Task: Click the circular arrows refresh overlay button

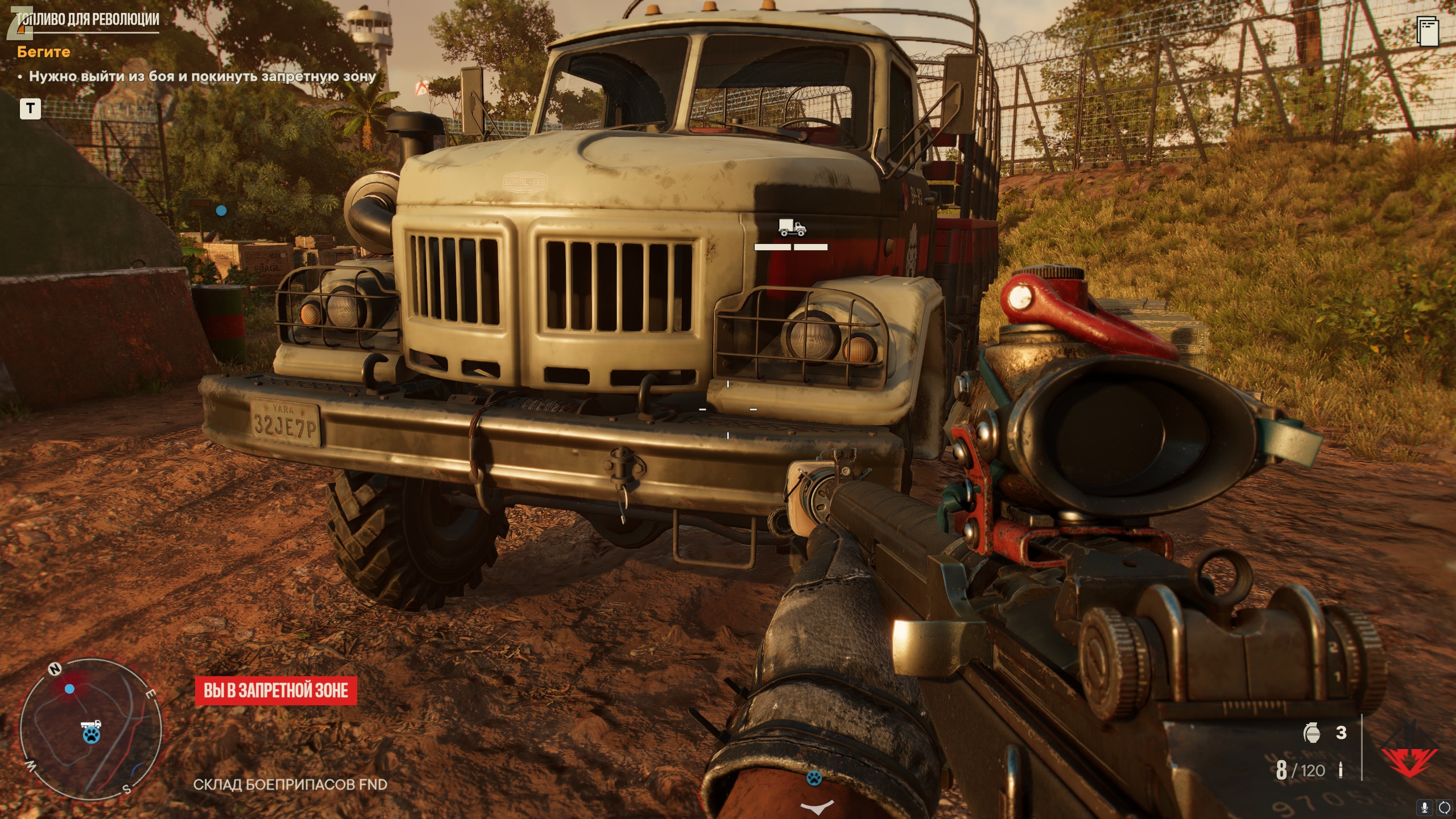Action: (1444, 807)
